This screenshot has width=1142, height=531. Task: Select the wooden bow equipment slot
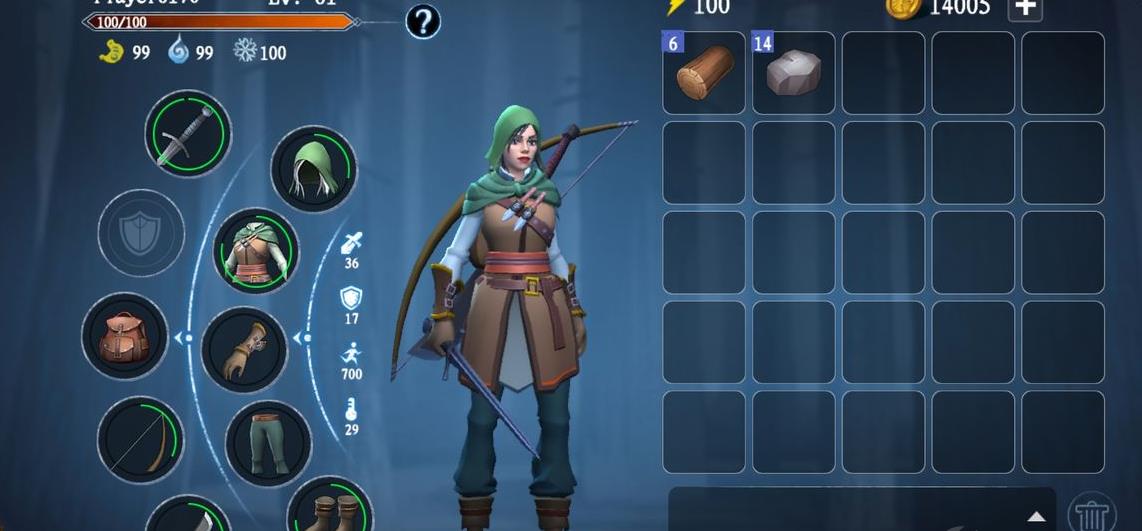pyautogui.click(x=141, y=439)
